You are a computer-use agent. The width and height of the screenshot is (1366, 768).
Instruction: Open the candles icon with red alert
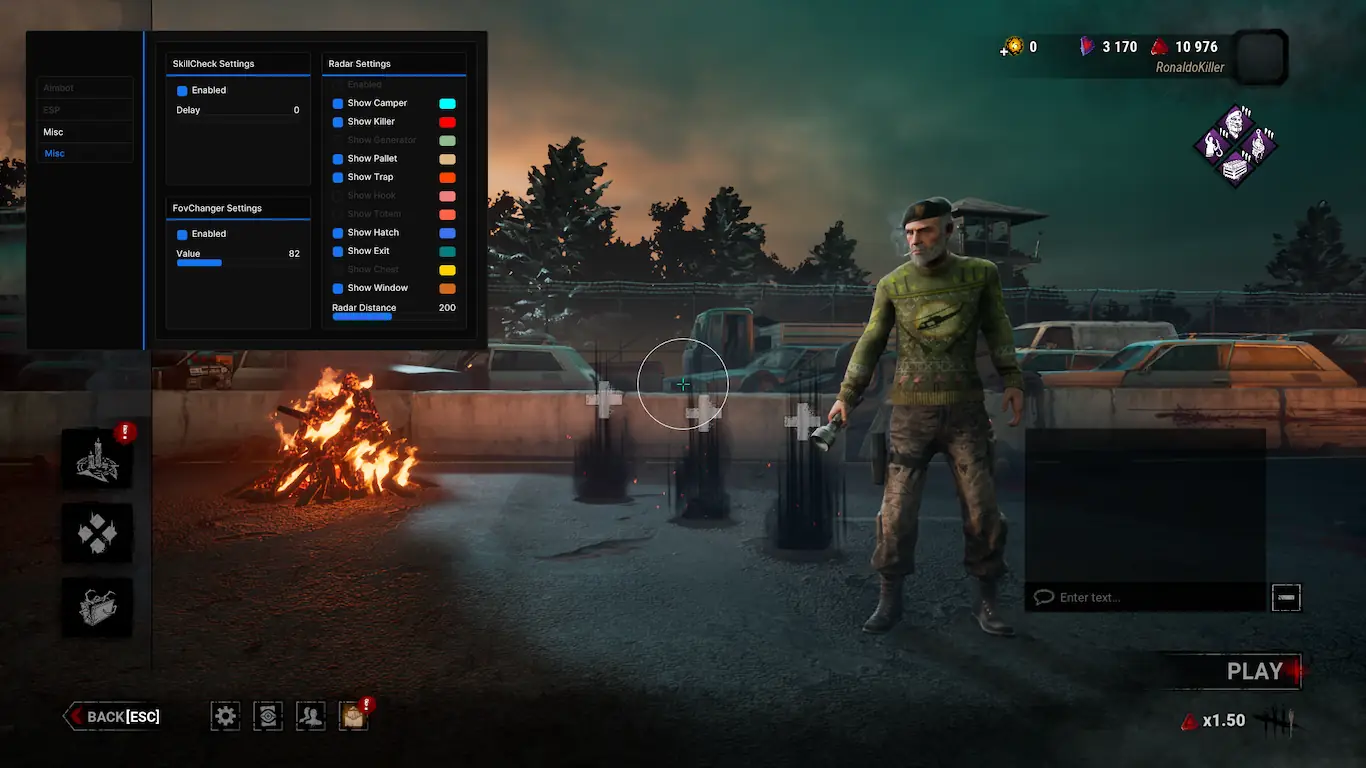(x=97, y=459)
